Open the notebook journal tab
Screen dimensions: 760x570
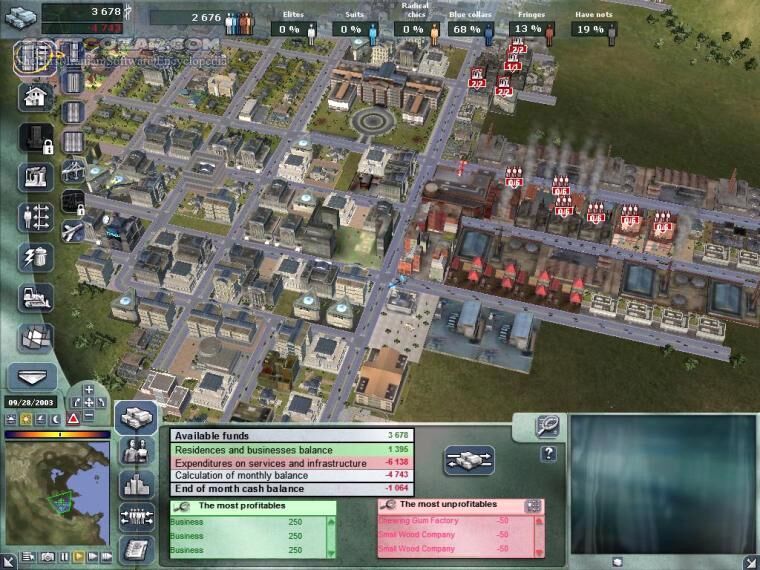pyautogui.click(x=136, y=549)
